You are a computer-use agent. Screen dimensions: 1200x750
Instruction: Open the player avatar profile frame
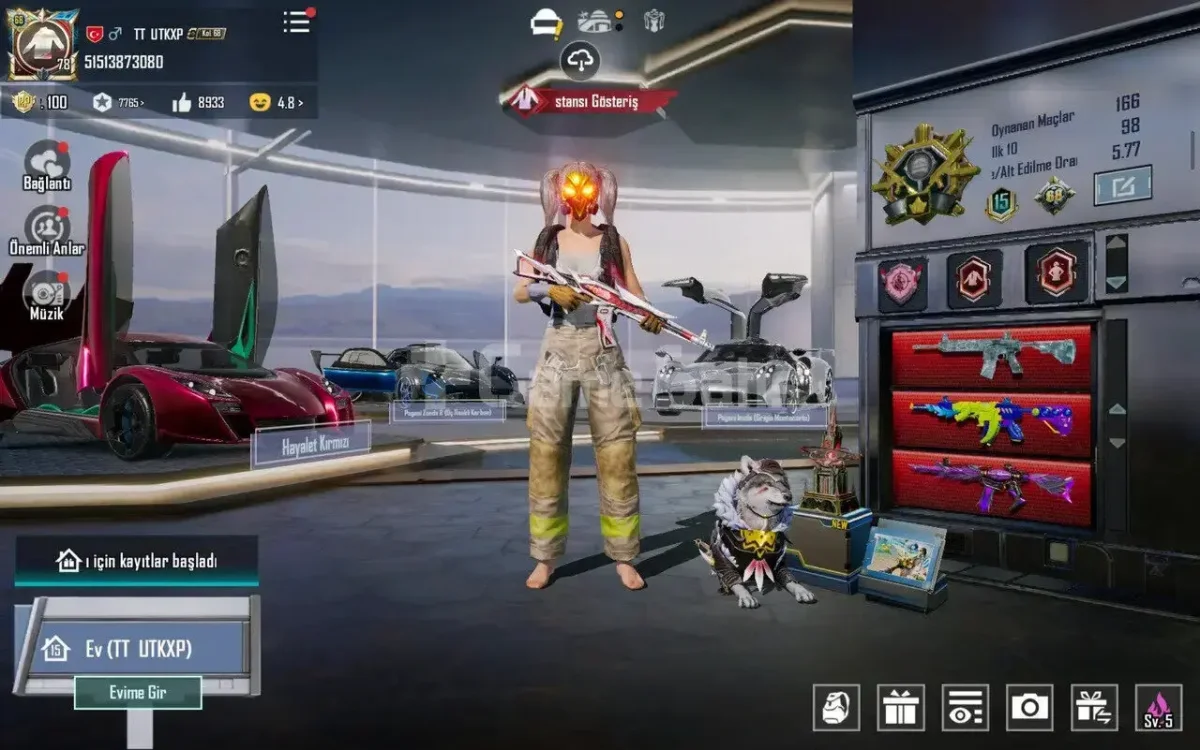point(42,45)
